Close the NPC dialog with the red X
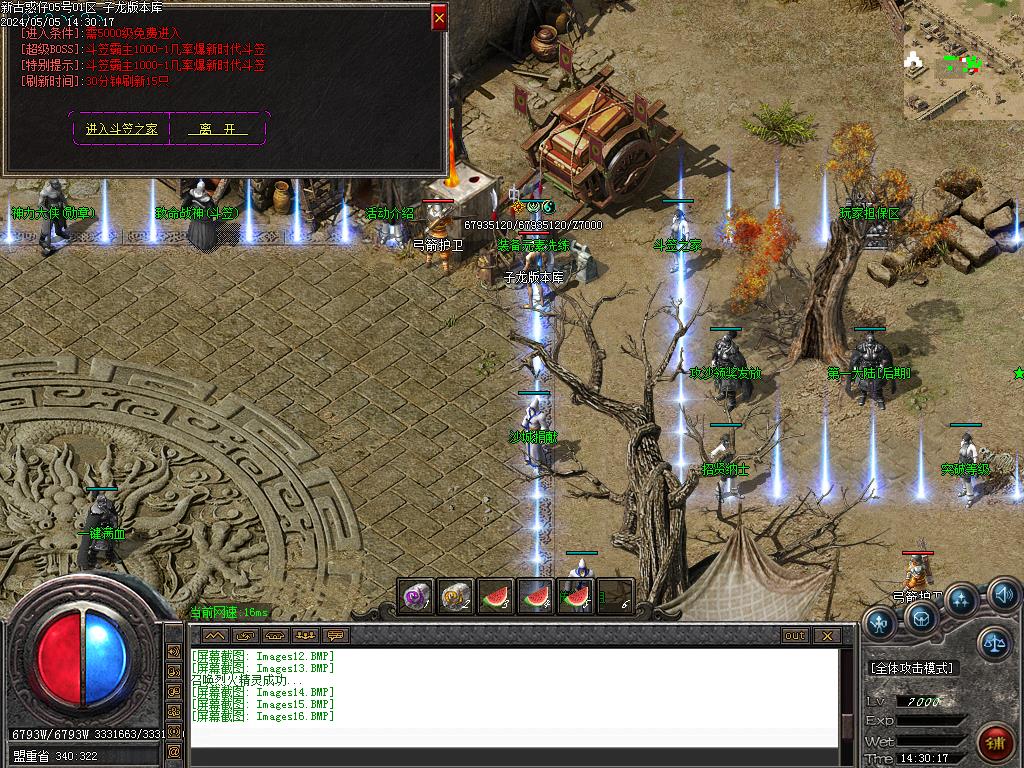 (x=439, y=17)
